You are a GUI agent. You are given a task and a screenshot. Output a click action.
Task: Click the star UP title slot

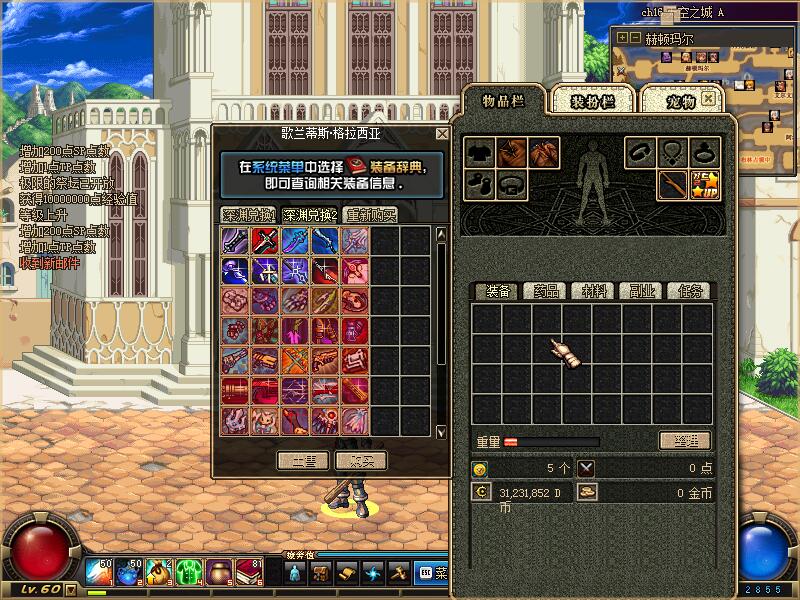point(705,184)
